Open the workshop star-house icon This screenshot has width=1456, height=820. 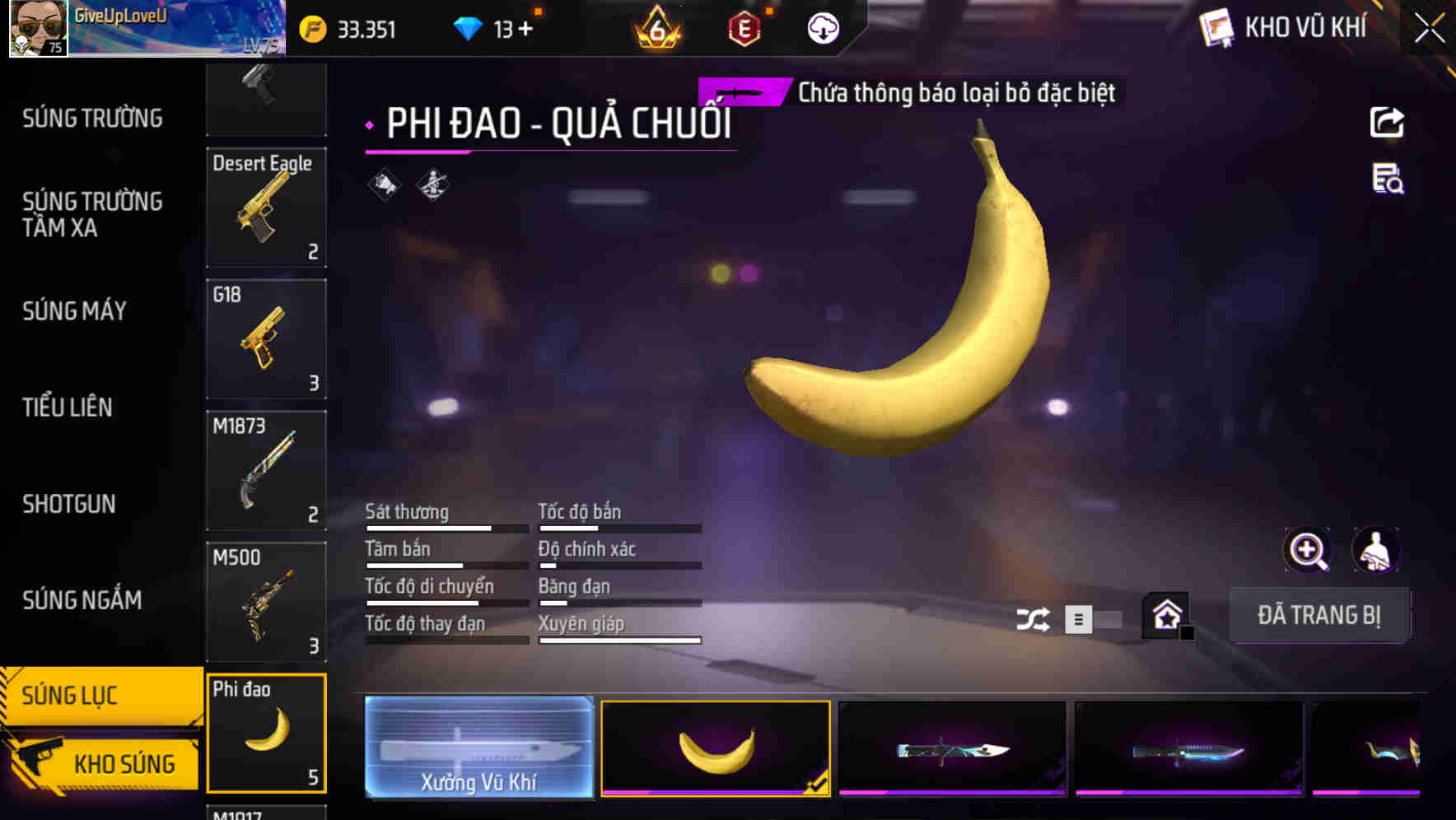click(1165, 616)
